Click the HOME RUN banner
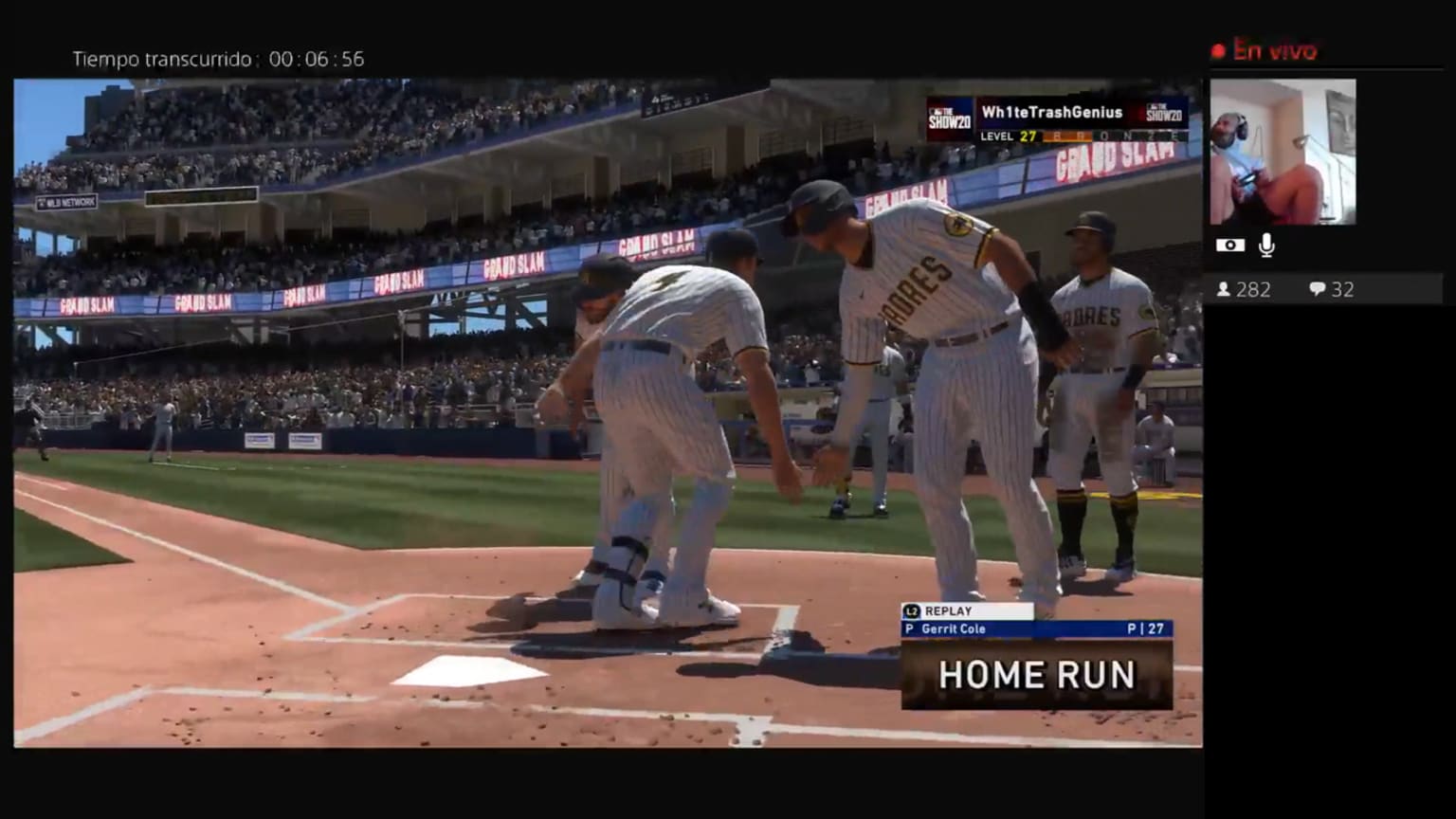 pos(1036,675)
